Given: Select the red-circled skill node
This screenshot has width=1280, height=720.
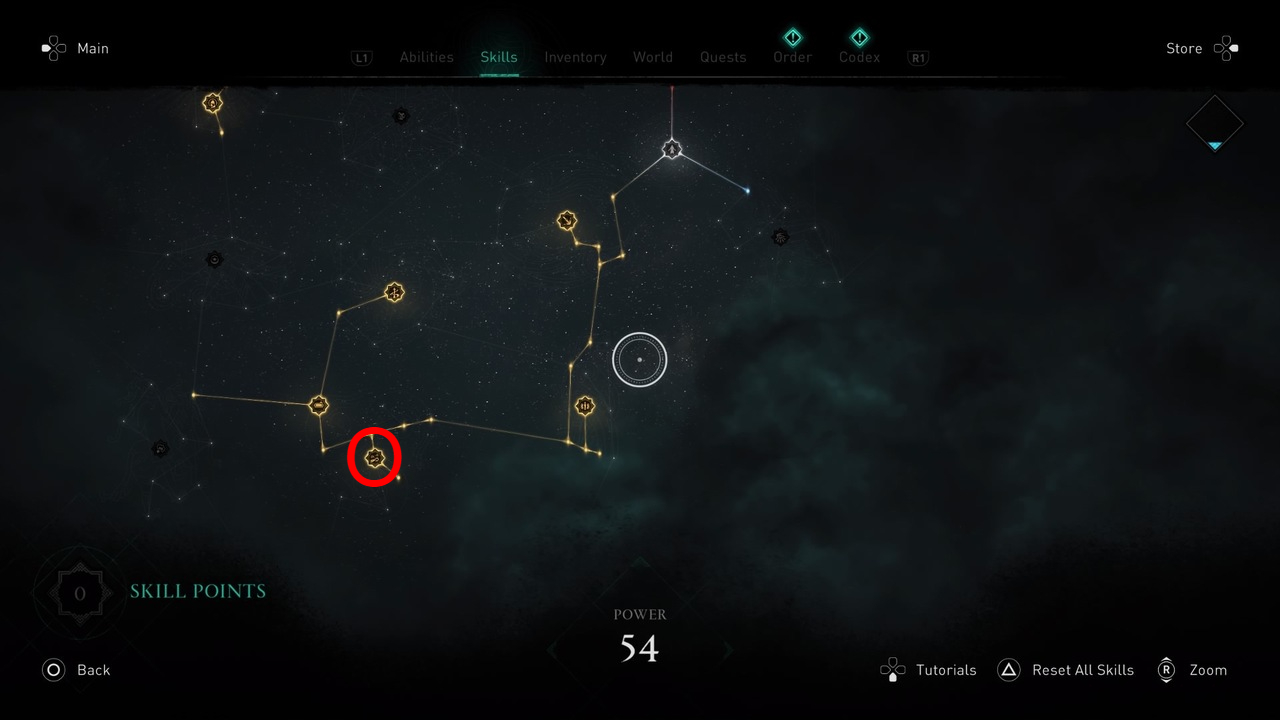Looking at the screenshot, I should (x=374, y=457).
